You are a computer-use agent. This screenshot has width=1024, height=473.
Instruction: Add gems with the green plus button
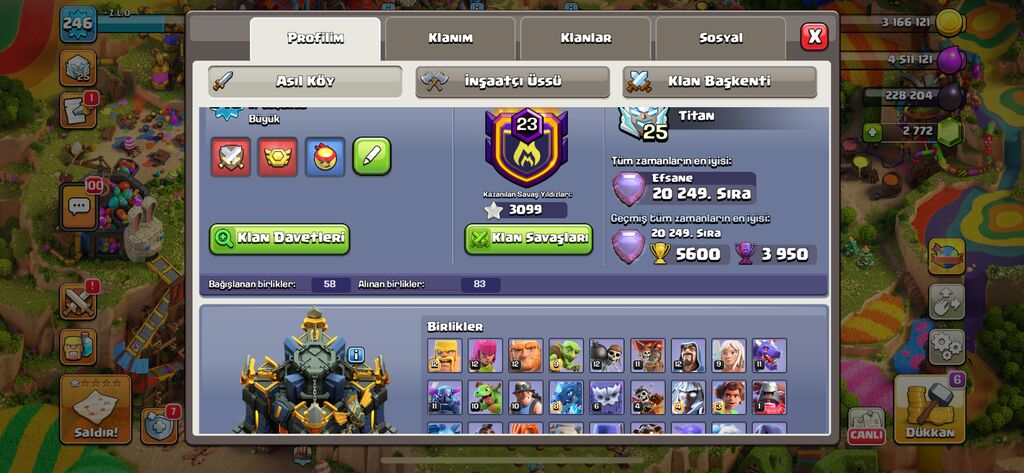tap(874, 131)
